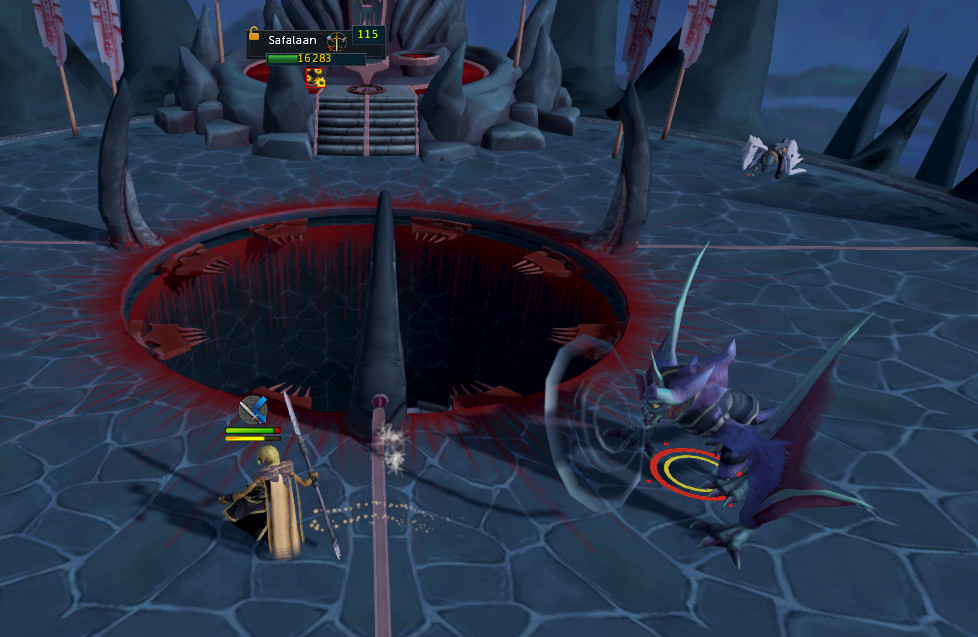Toggle the padlock on Safalaan's target panel
The image size is (978, 637).
point(254,34)
